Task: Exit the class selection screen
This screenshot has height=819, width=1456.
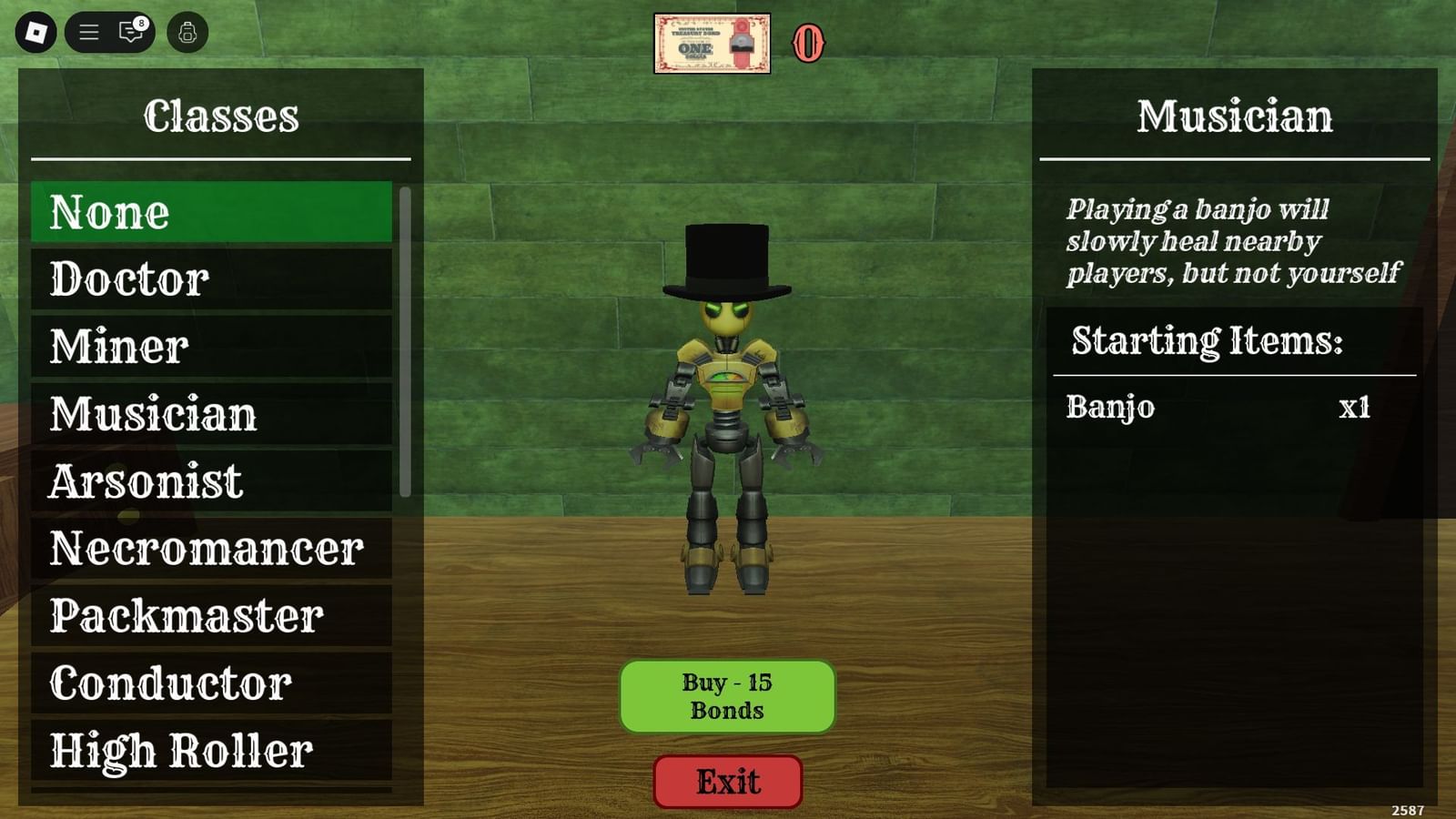Action: (727, 781)
